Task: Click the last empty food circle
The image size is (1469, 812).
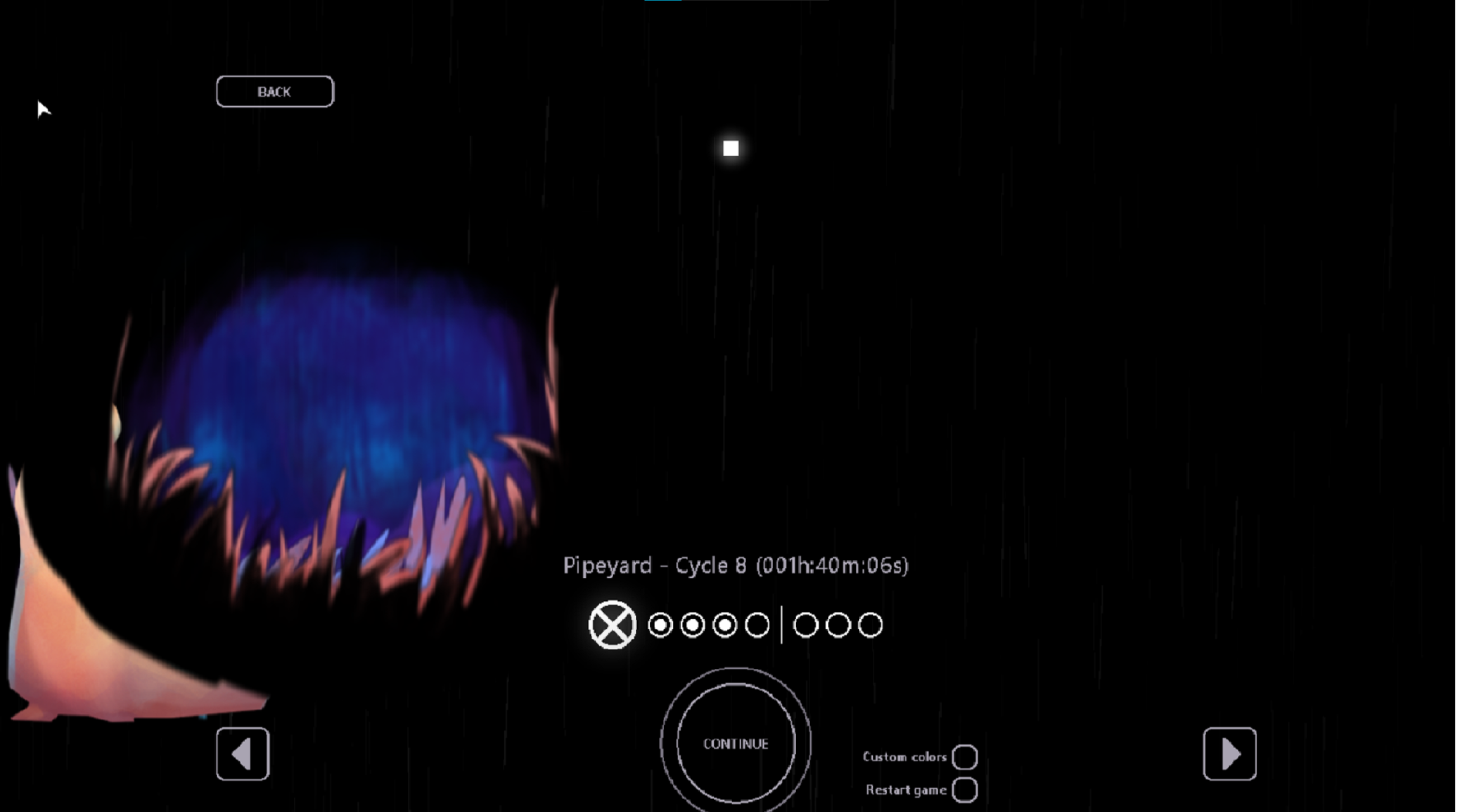Action: tap(871, 624)
